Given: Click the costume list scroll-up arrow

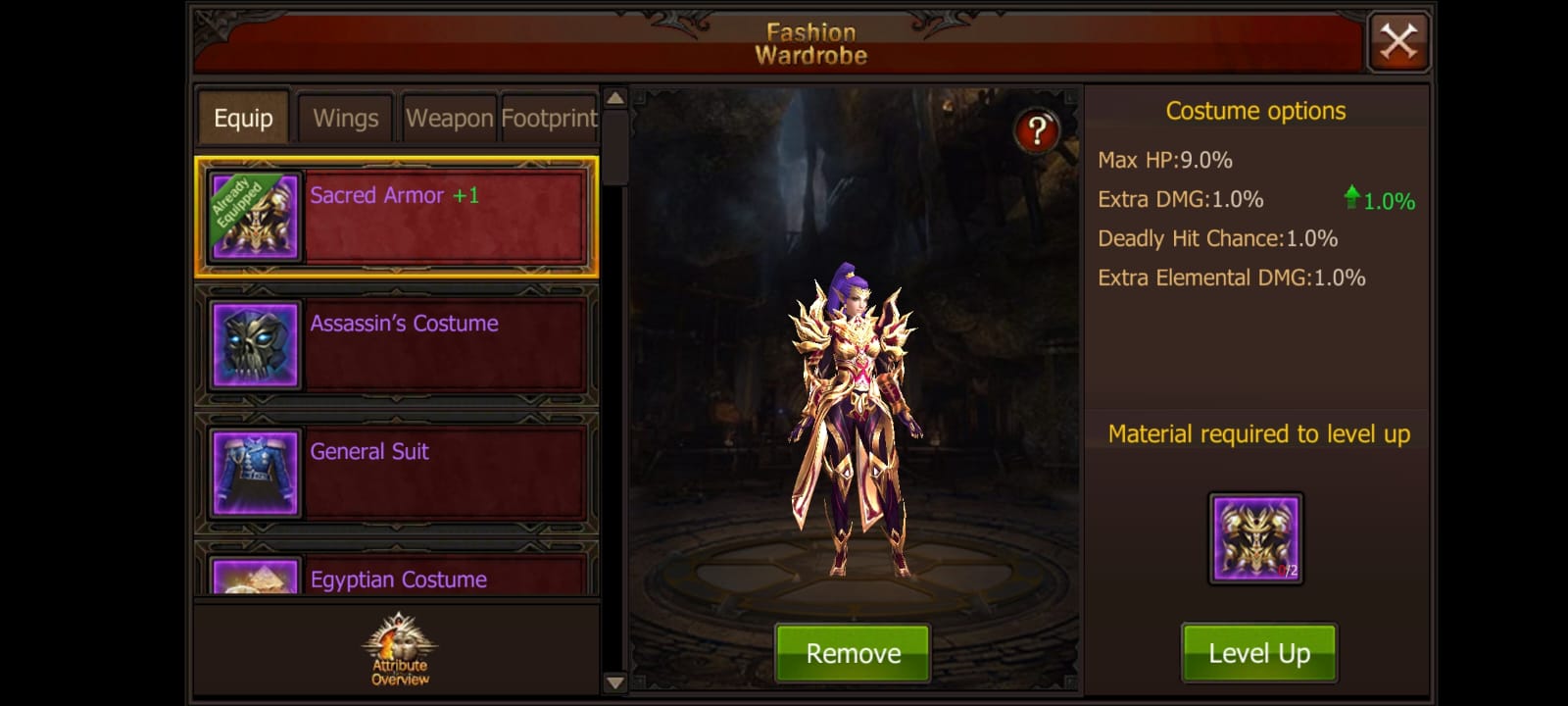Looking at the screenshot, I should click(614, 98).
